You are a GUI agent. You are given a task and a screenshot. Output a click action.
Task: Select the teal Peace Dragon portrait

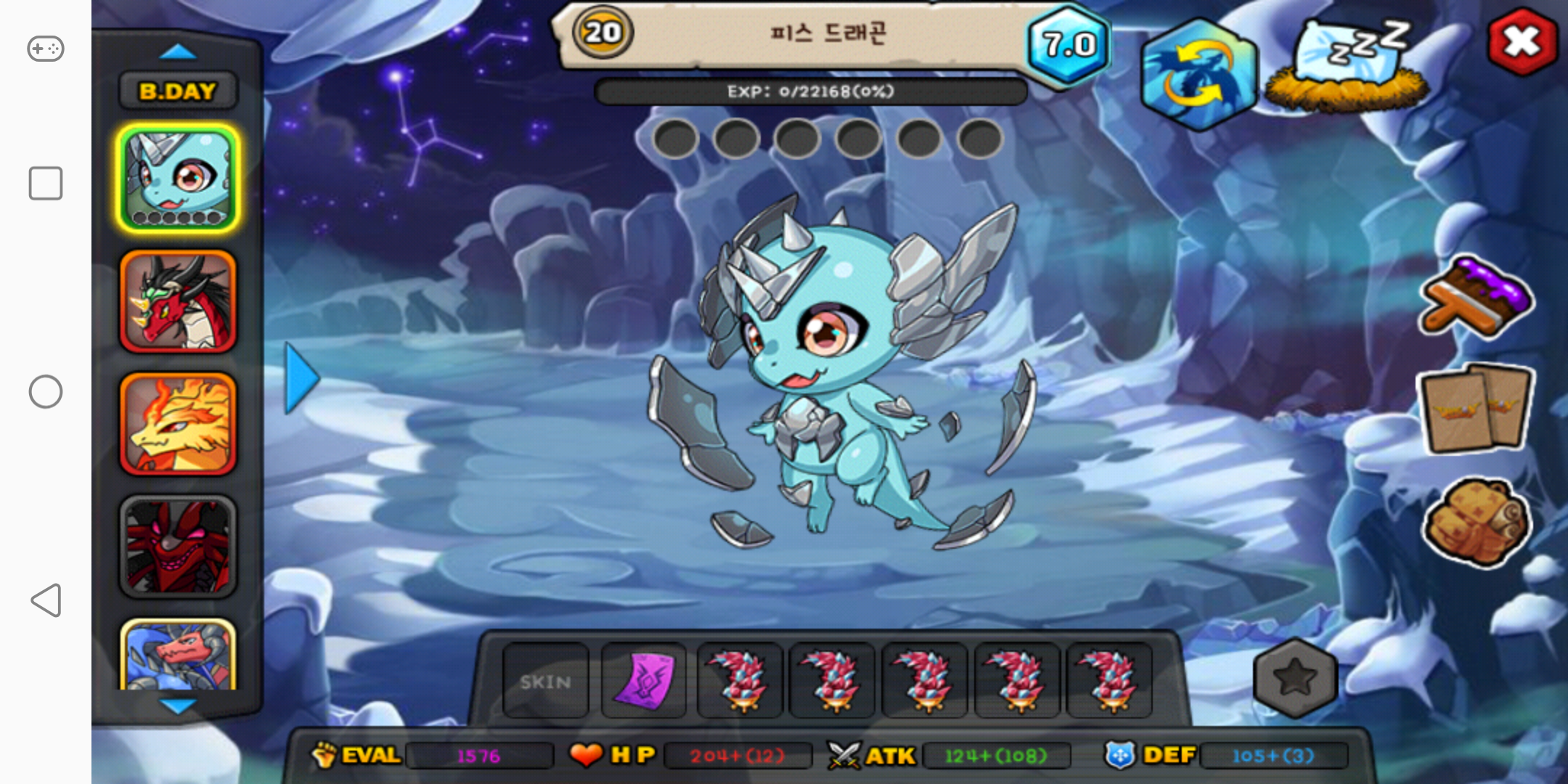click(178, 179)
